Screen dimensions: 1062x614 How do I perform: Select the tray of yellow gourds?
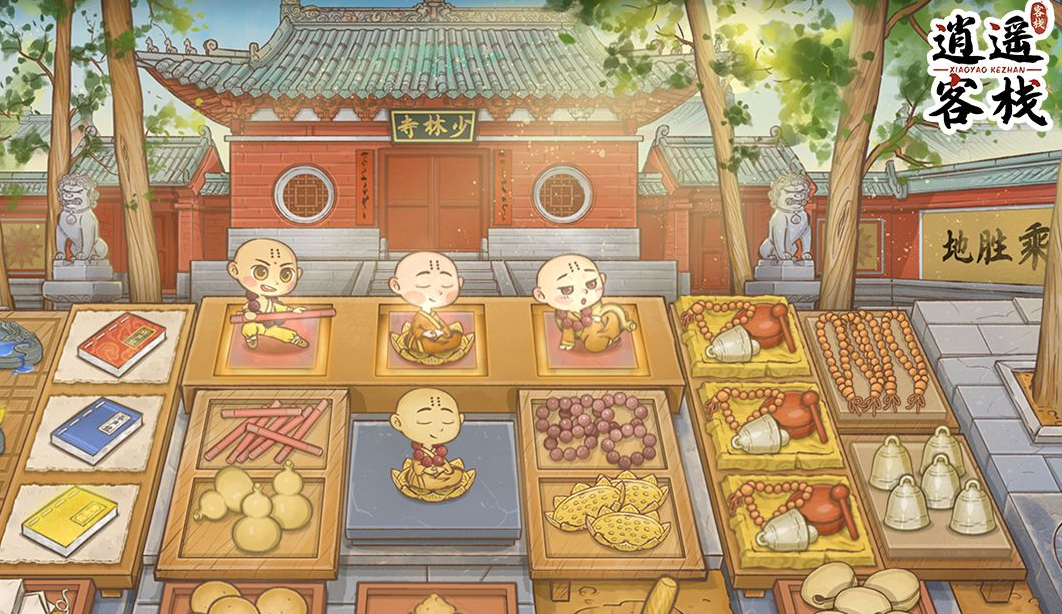click(x=258, y=508)
